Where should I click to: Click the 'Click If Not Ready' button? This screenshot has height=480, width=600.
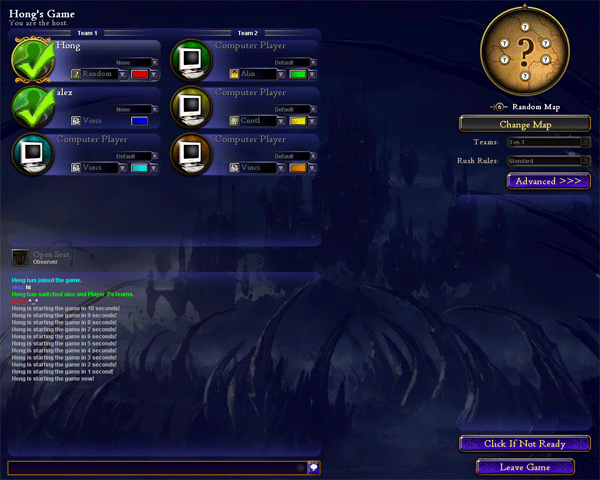524,443
